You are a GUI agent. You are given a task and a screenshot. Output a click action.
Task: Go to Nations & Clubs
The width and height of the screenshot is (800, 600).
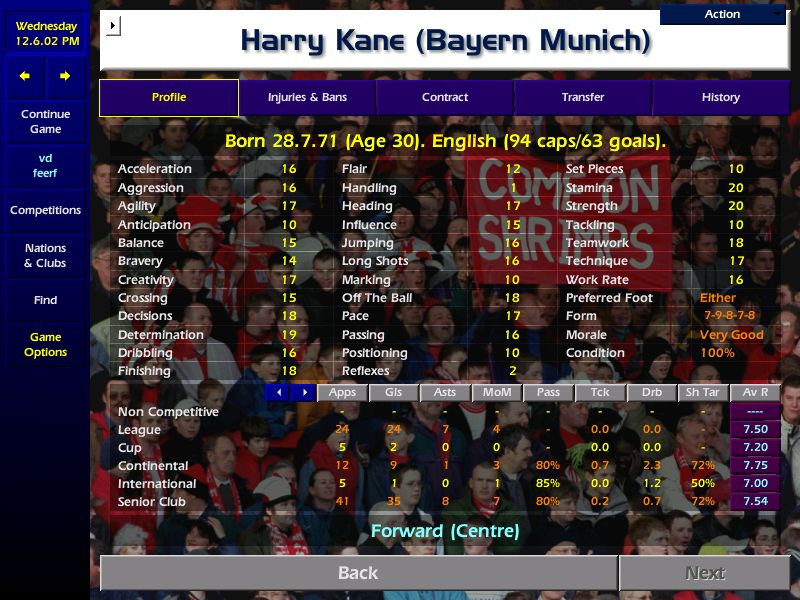pos(45,255)
